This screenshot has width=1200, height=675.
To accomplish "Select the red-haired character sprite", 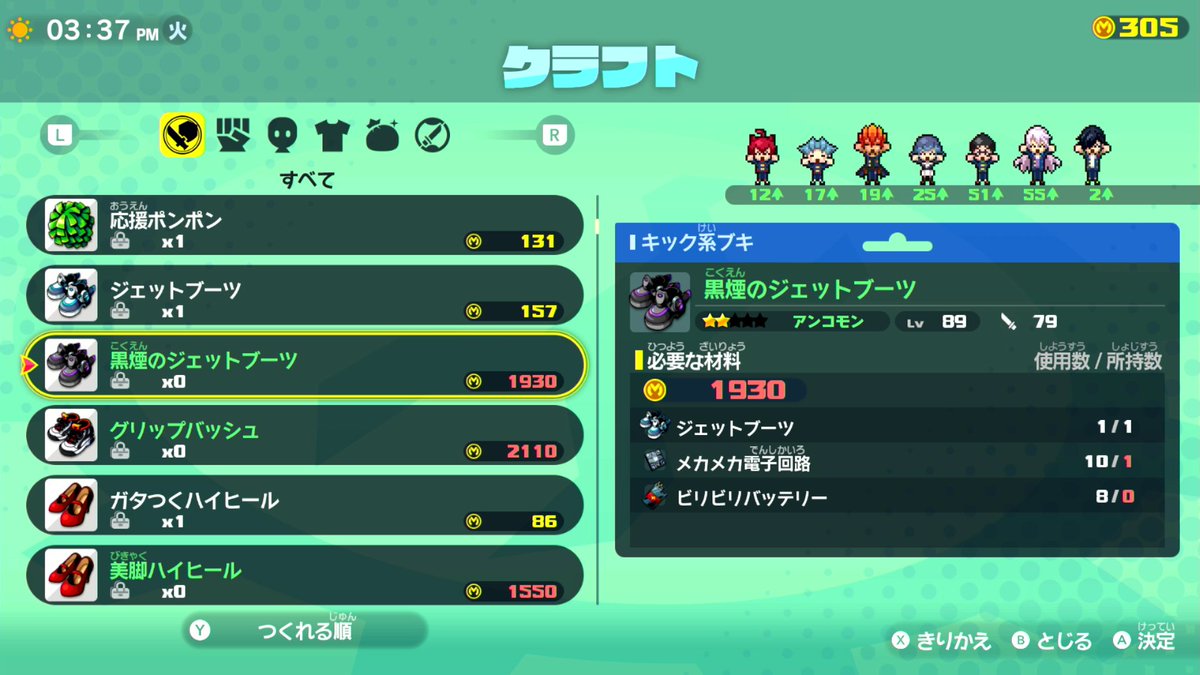I will click(x=762, y=157).
